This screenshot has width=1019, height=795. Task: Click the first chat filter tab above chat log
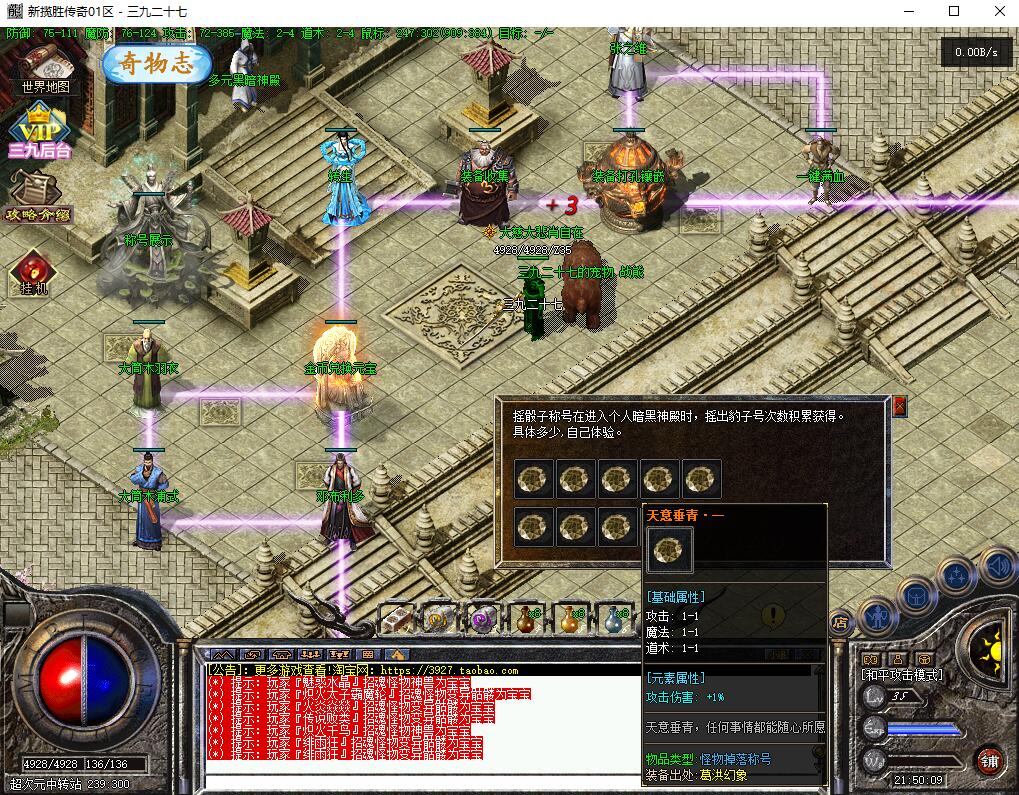219,655
